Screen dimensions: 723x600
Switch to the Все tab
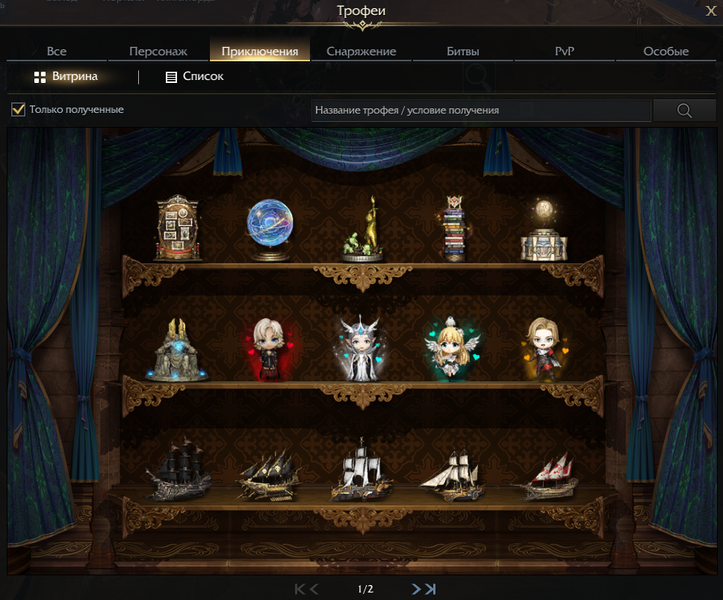56,51
